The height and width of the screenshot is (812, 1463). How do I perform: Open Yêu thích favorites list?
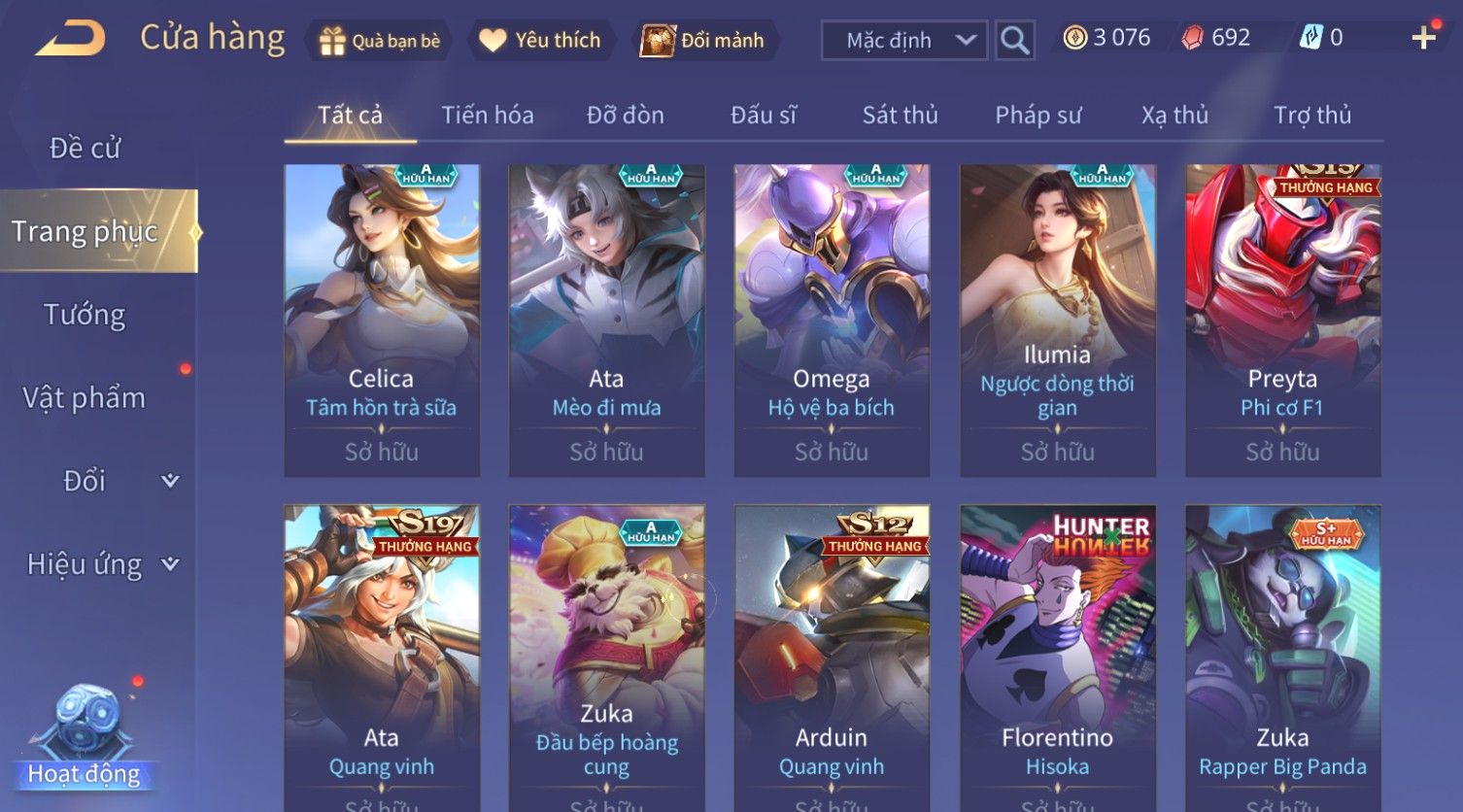coord(540,41)
